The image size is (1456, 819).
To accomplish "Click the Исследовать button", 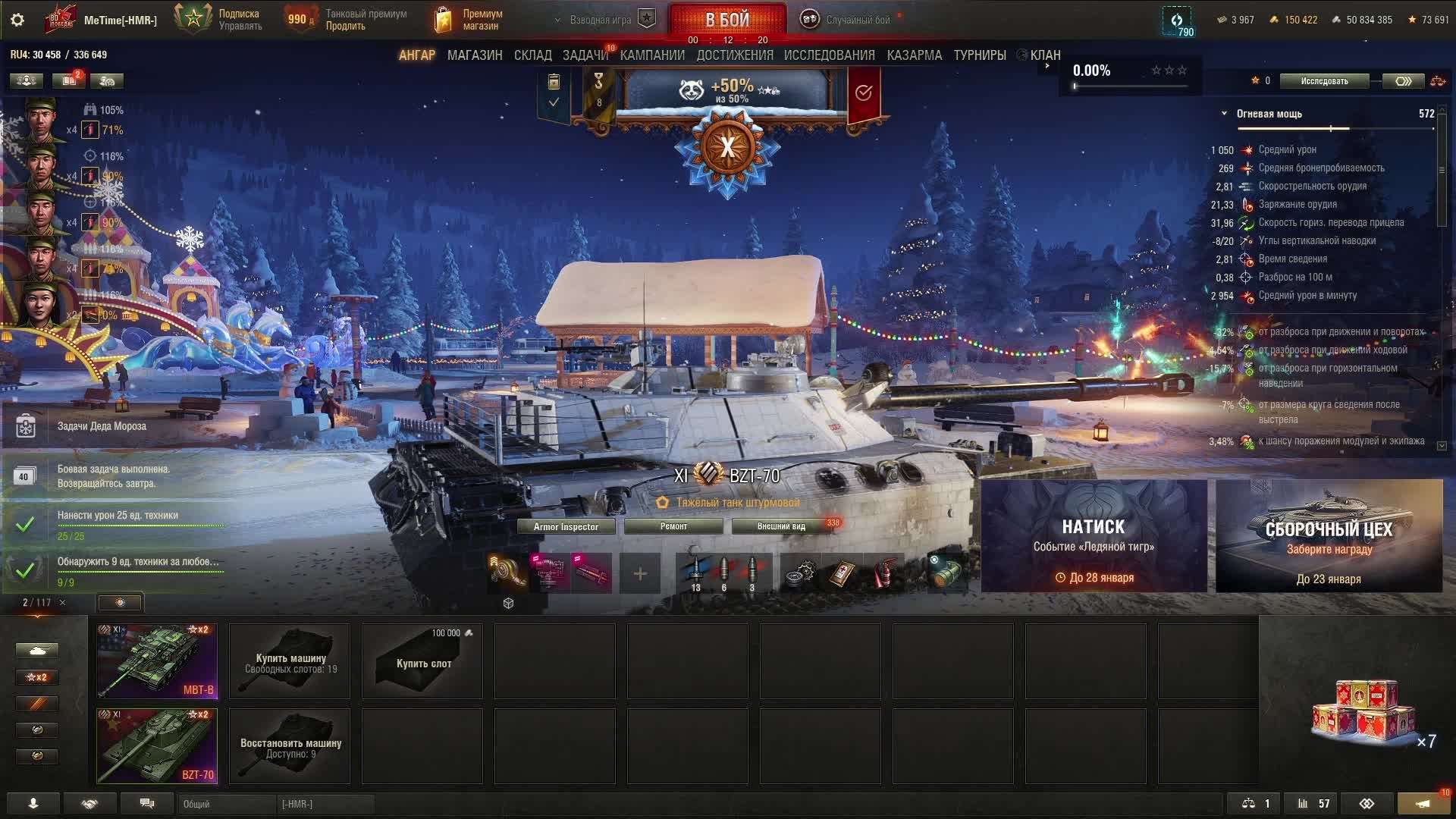I will point(1324,81).
